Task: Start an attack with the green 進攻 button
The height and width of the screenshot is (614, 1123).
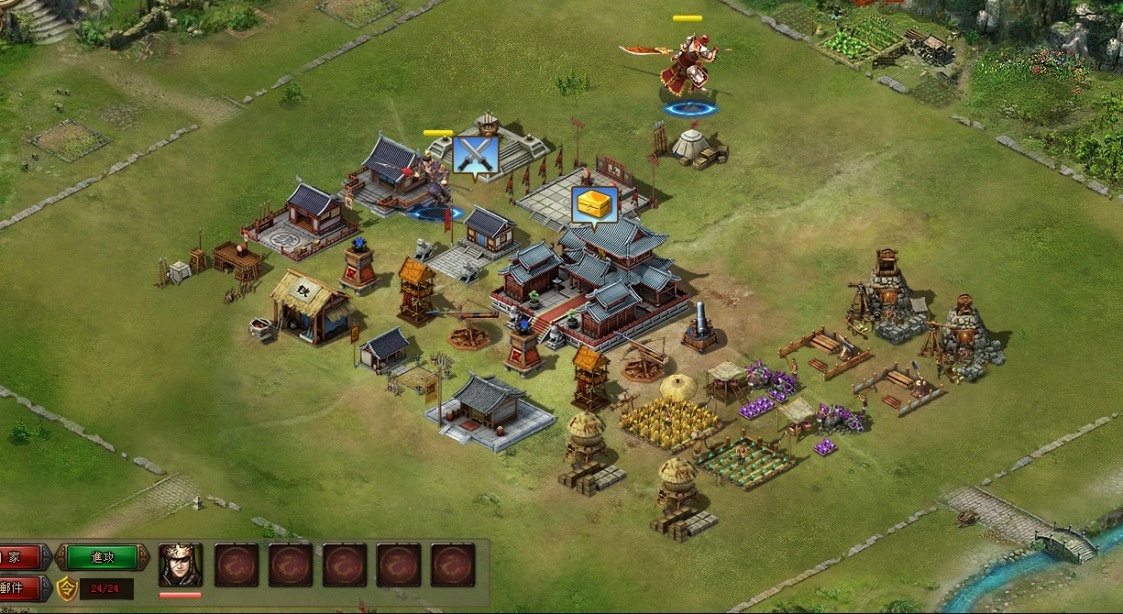Action: pyautogui.click(x=103, y=557)
